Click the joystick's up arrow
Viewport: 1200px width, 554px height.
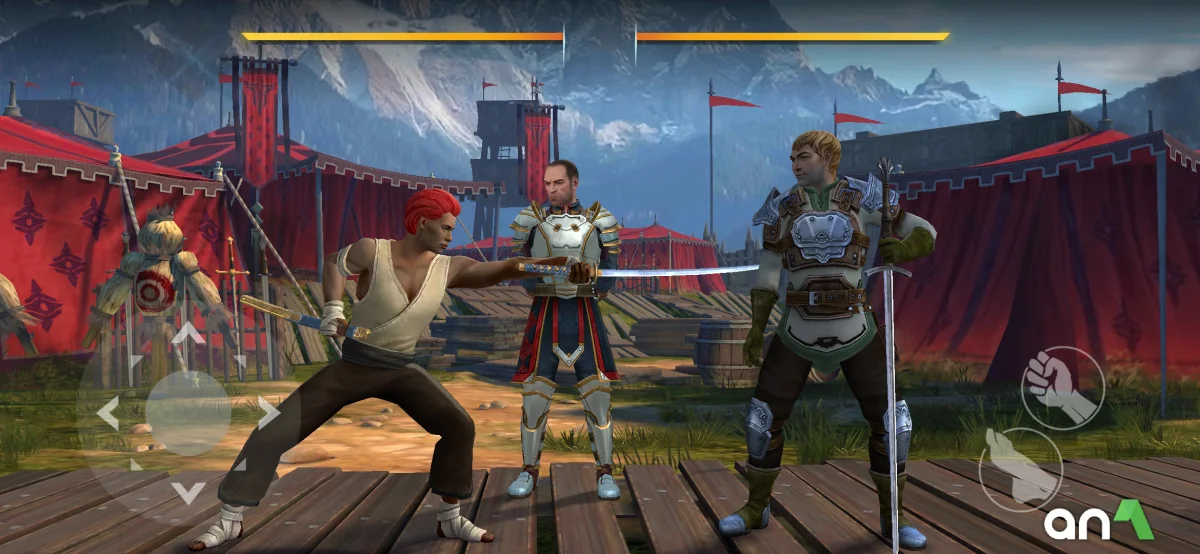point(188,333)
